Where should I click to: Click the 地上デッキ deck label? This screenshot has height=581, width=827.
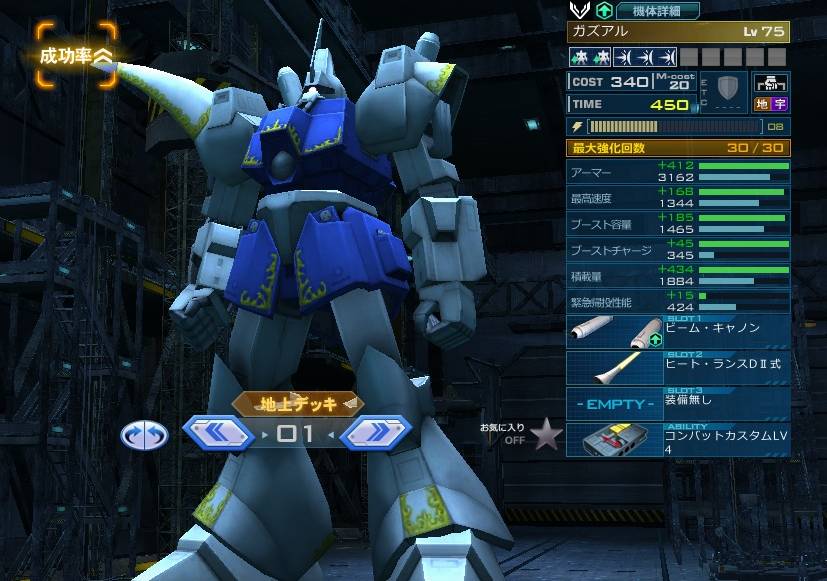click(x=297, y=403)
